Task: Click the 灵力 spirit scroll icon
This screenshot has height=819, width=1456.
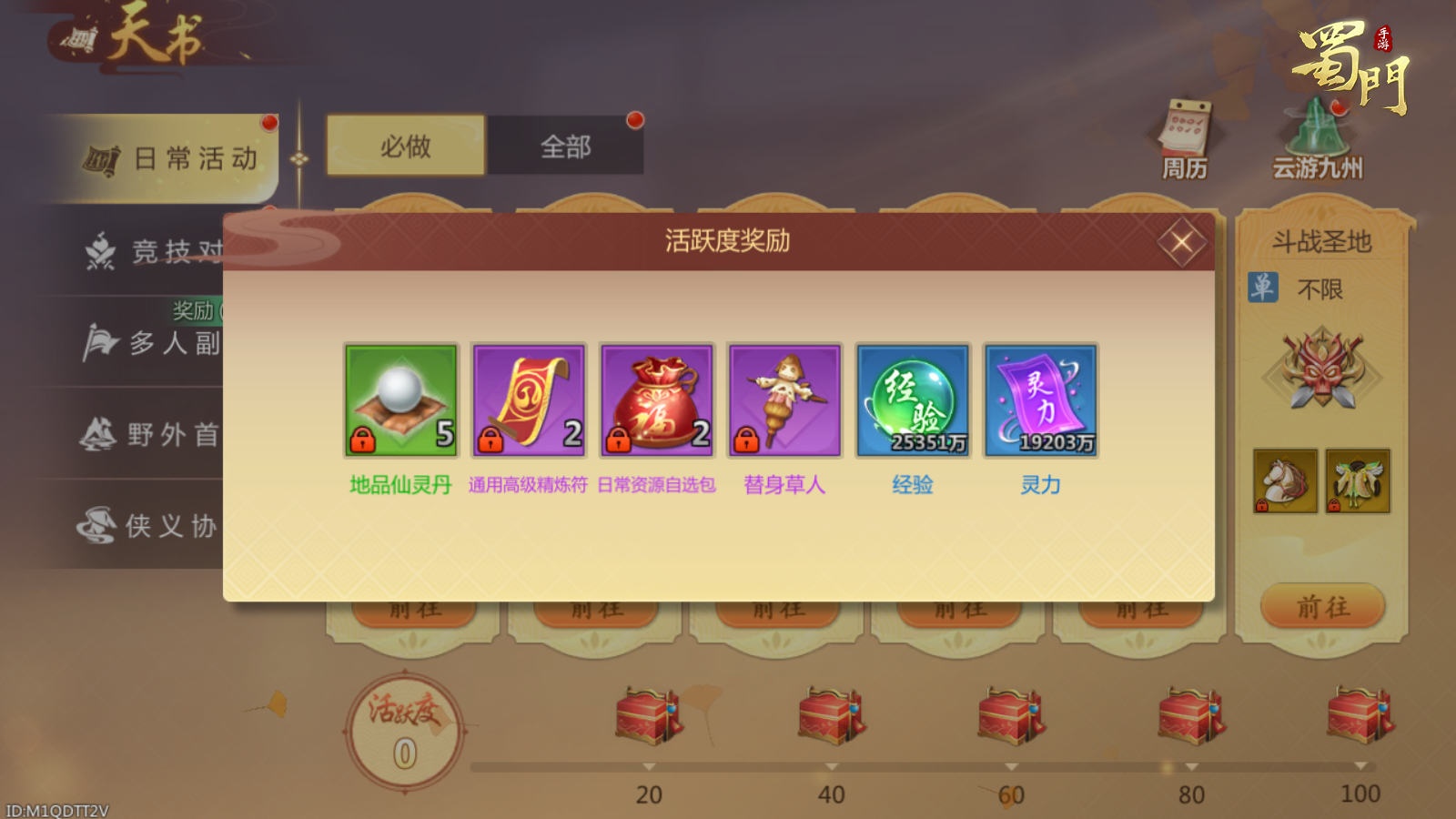Action: (x=1040, y=399)
